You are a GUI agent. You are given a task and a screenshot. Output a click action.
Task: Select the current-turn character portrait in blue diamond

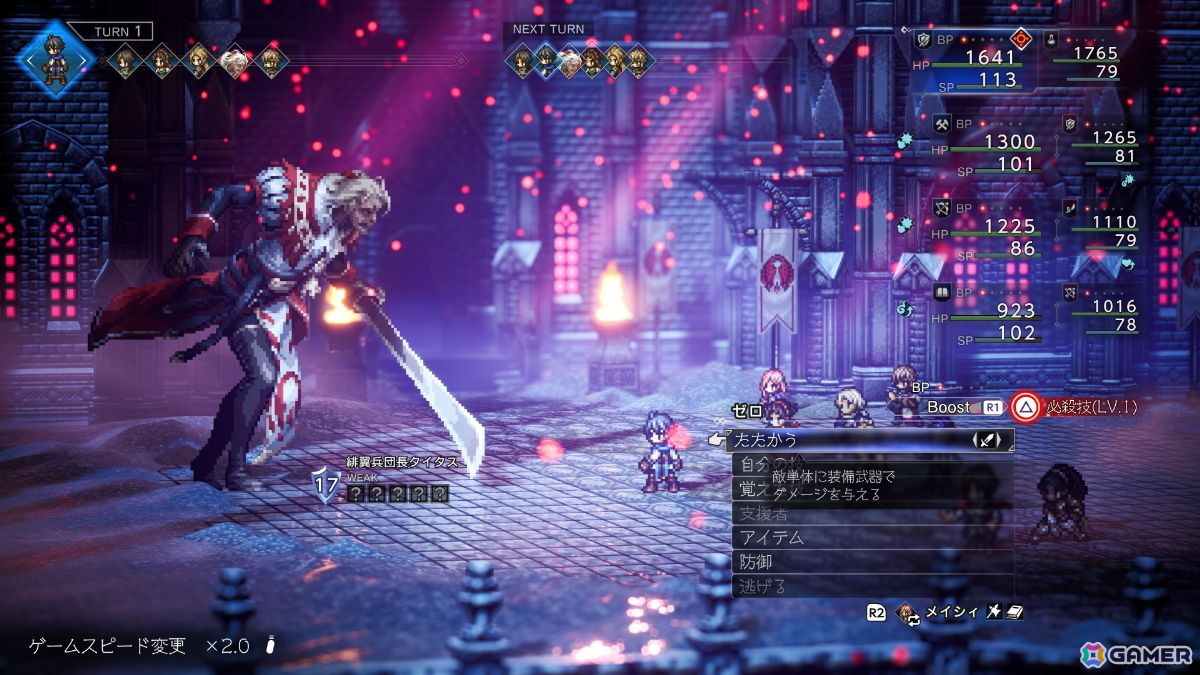tap(56, 56)
